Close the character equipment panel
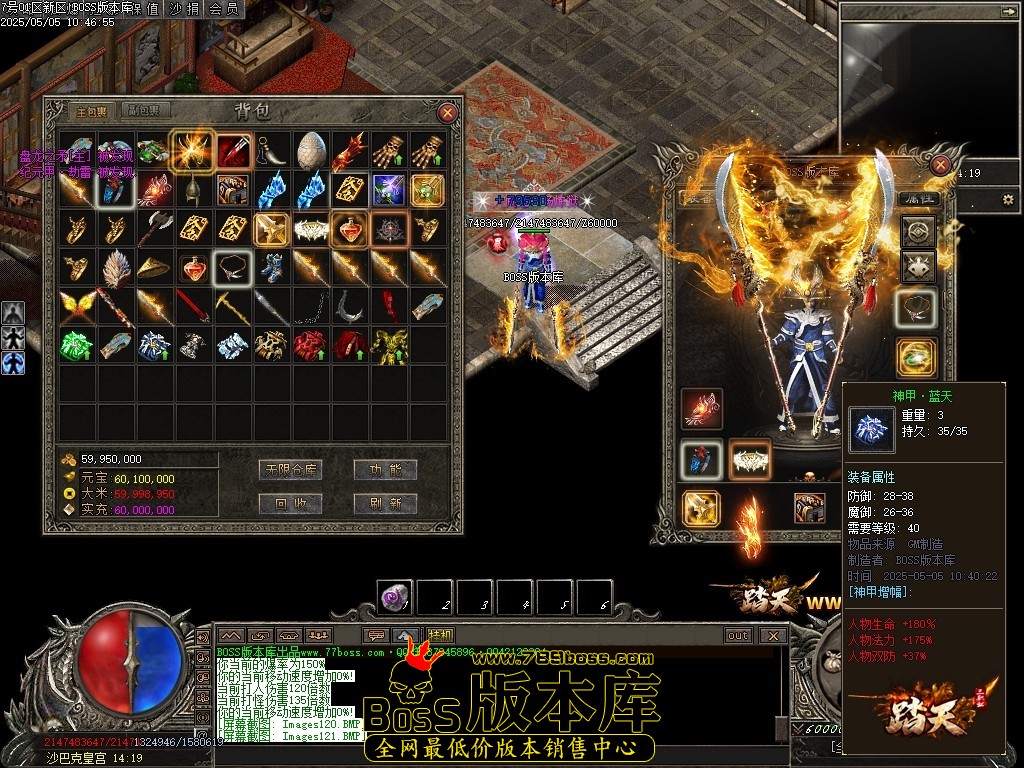The image size is (1024, 768). coord(940,165)
